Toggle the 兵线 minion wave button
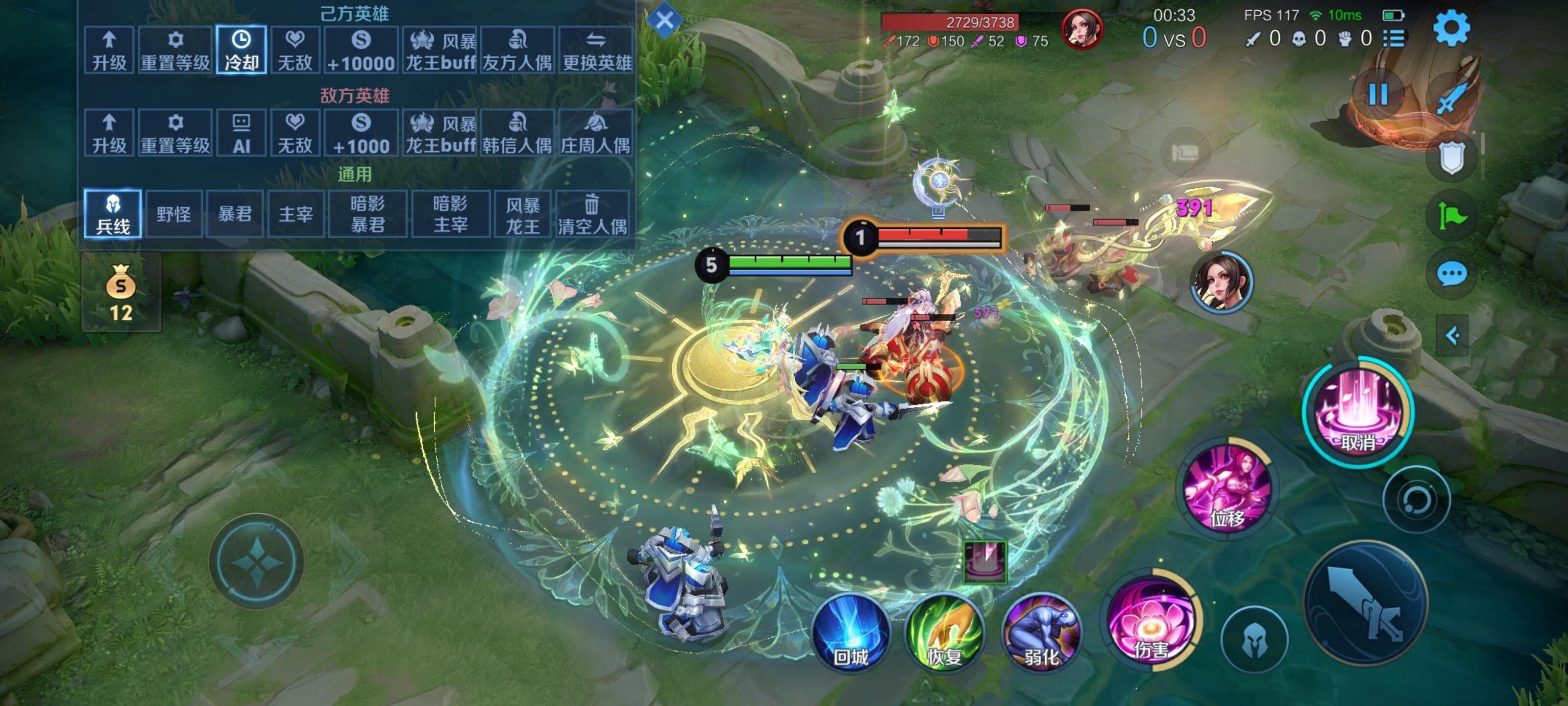Image resolution: width=1568 pixels, height=706 pixels. tap(113, 214)
